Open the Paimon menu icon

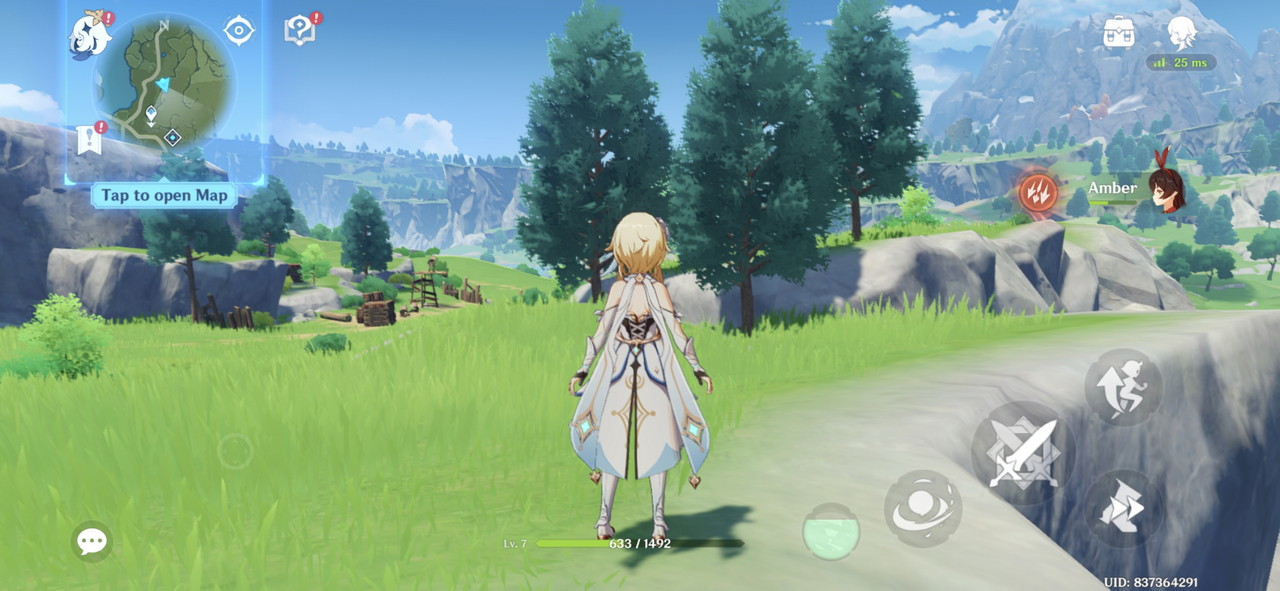click(90, 35)
